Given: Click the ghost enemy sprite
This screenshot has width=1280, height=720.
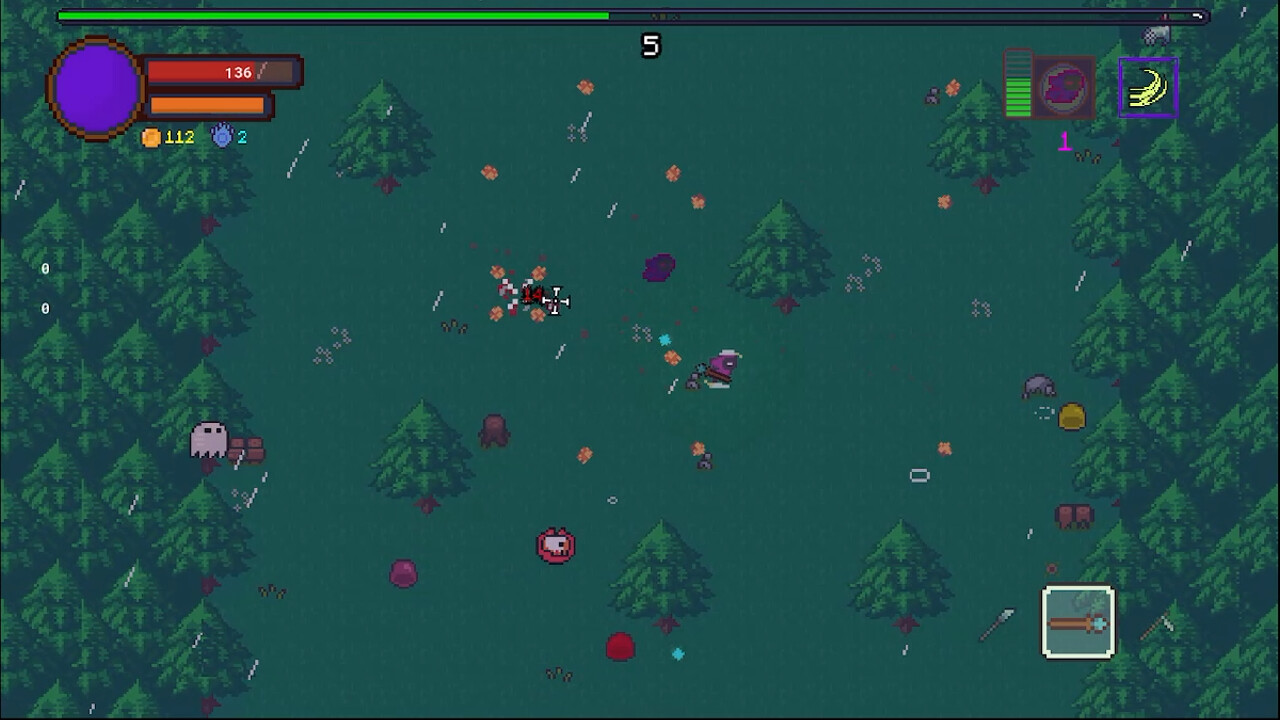Looking at the screenshot, I should pos(207,440).
